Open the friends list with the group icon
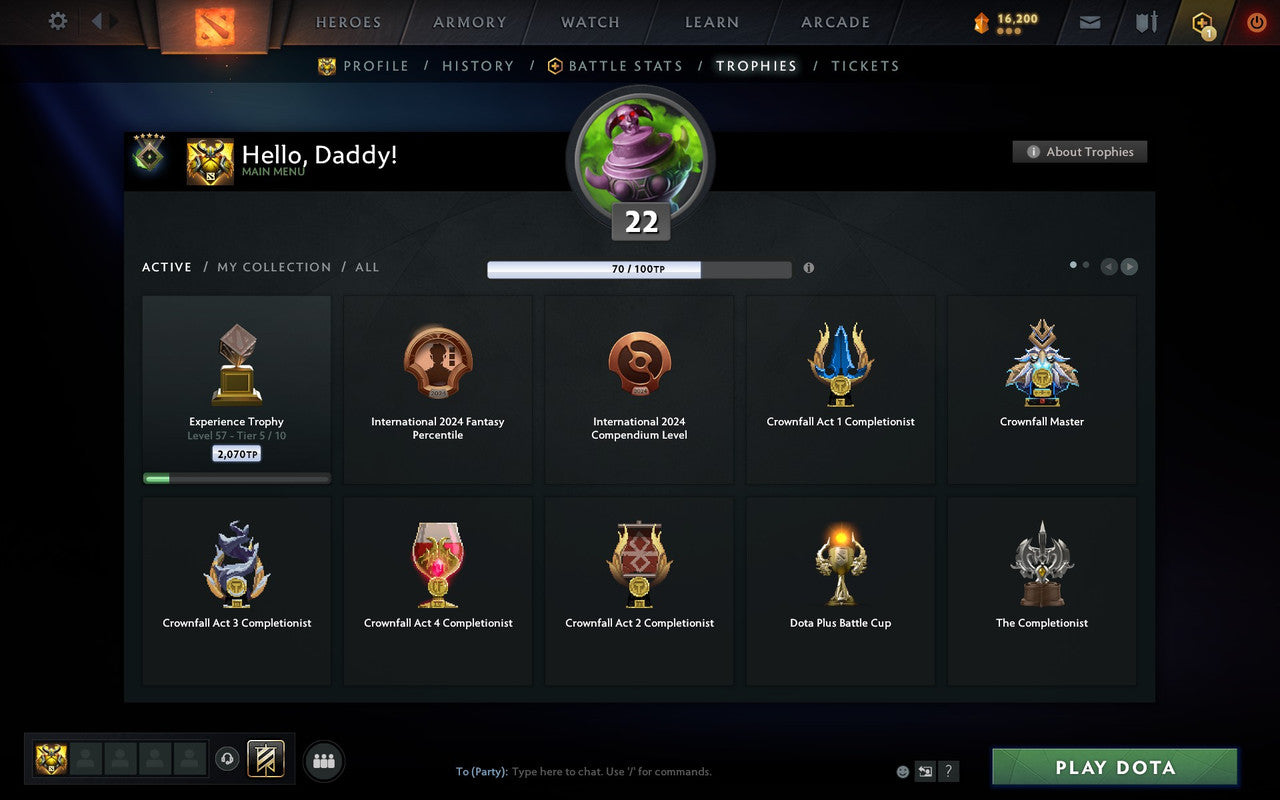Screen dimensions: 1280x800 323,759
